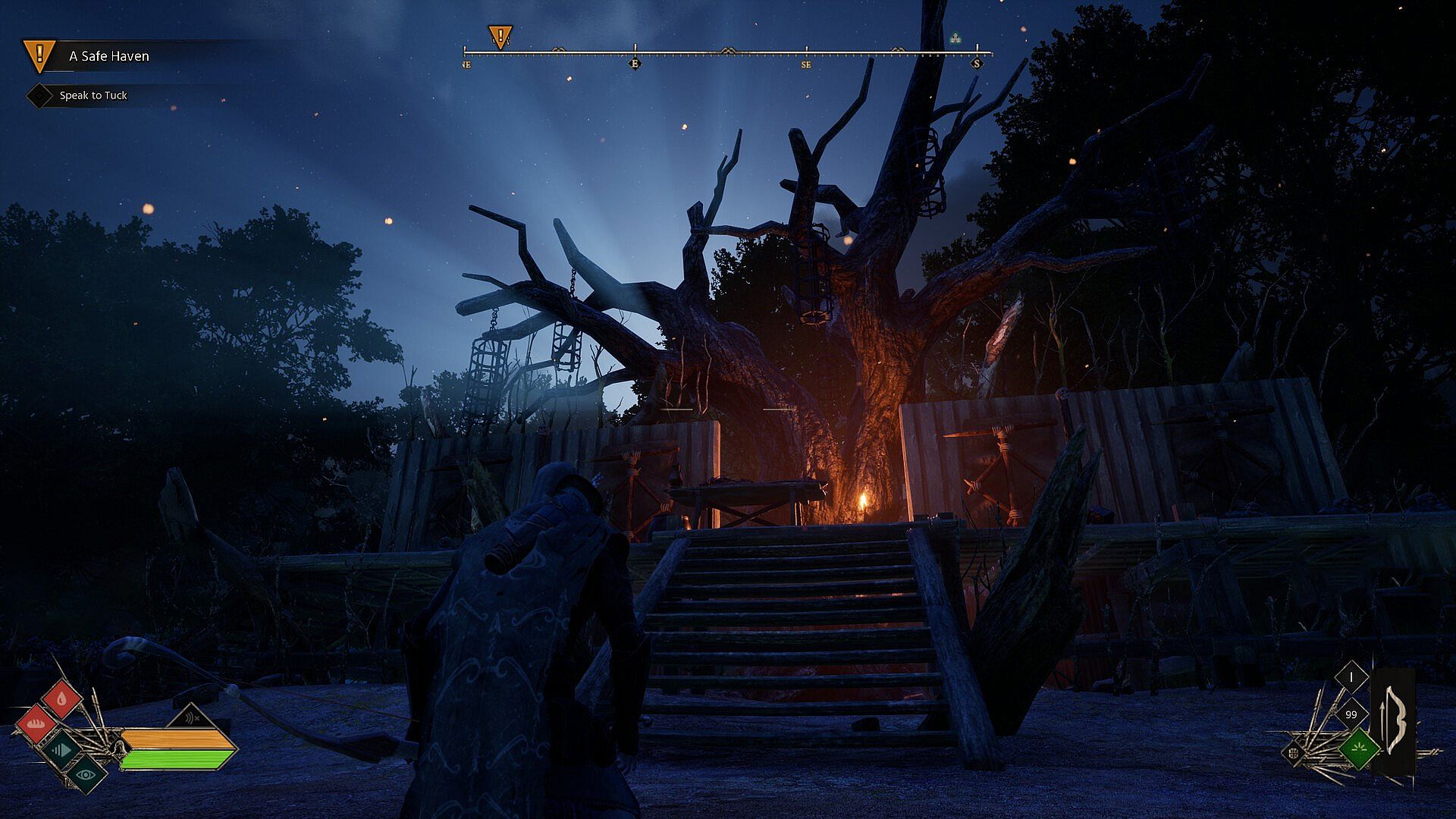The height and width of the screenshot is (819, 1456).
Task: Click the small shield diamond icon
Action: (1294, 753)
